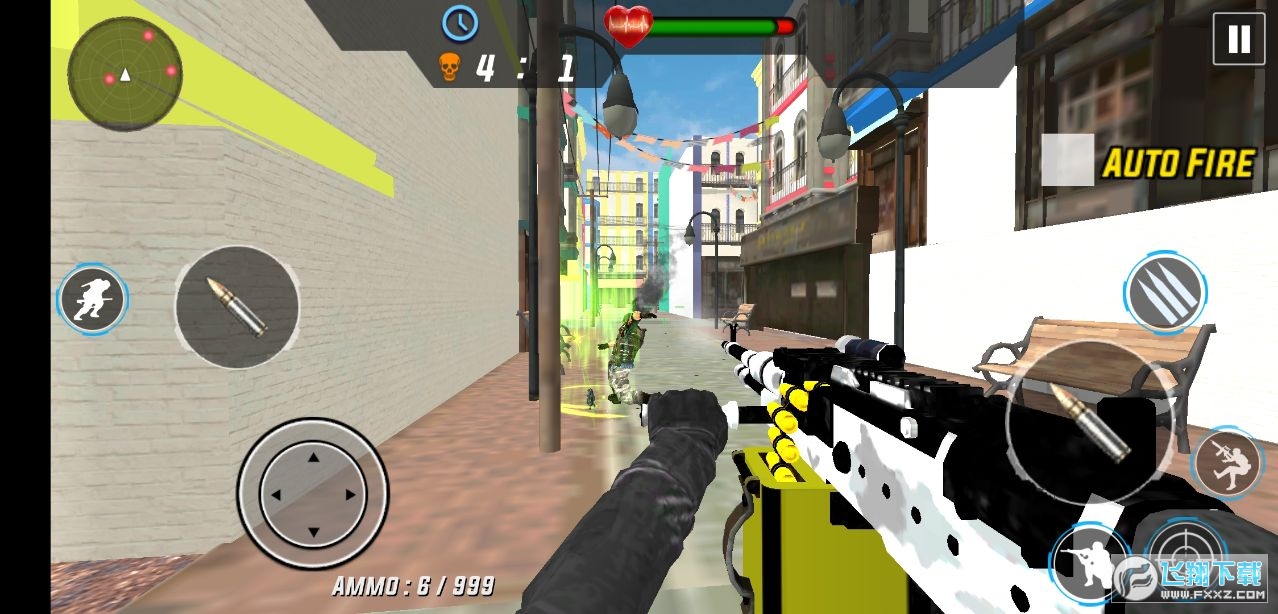Image resolution: width=1278 pixels, height=614 pixels.
Task: Pause the game
Action: [1238, 39]
